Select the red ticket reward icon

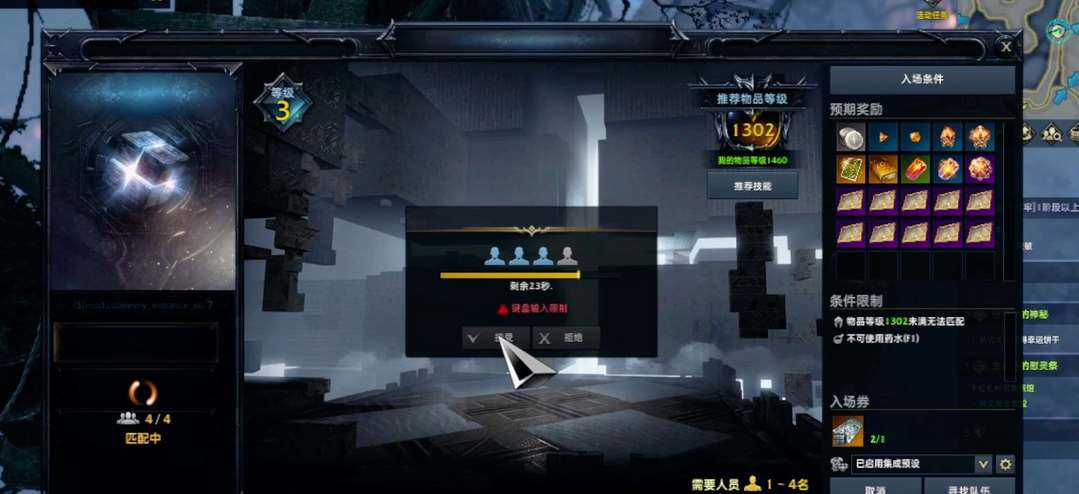point(915,170)
